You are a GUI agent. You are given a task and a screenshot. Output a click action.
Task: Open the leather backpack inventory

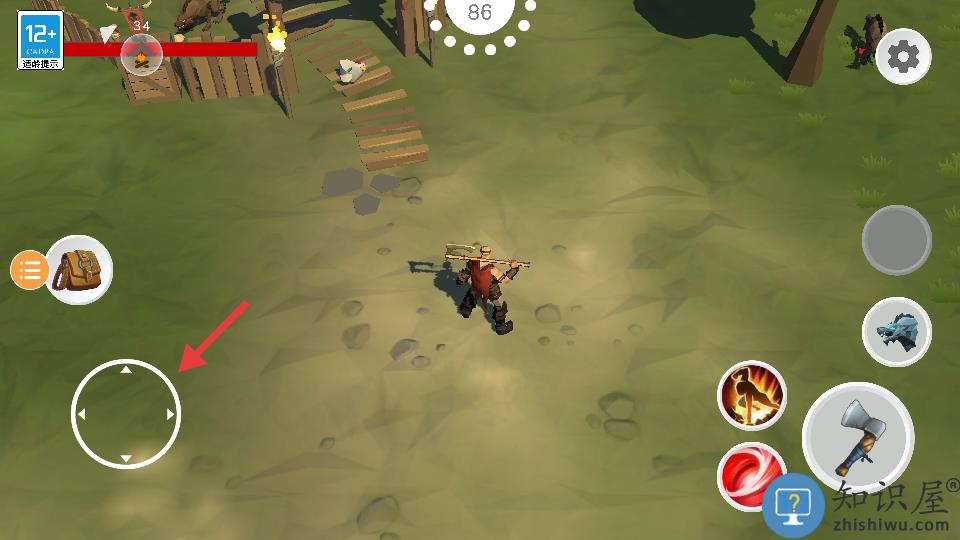coord(79,269)
